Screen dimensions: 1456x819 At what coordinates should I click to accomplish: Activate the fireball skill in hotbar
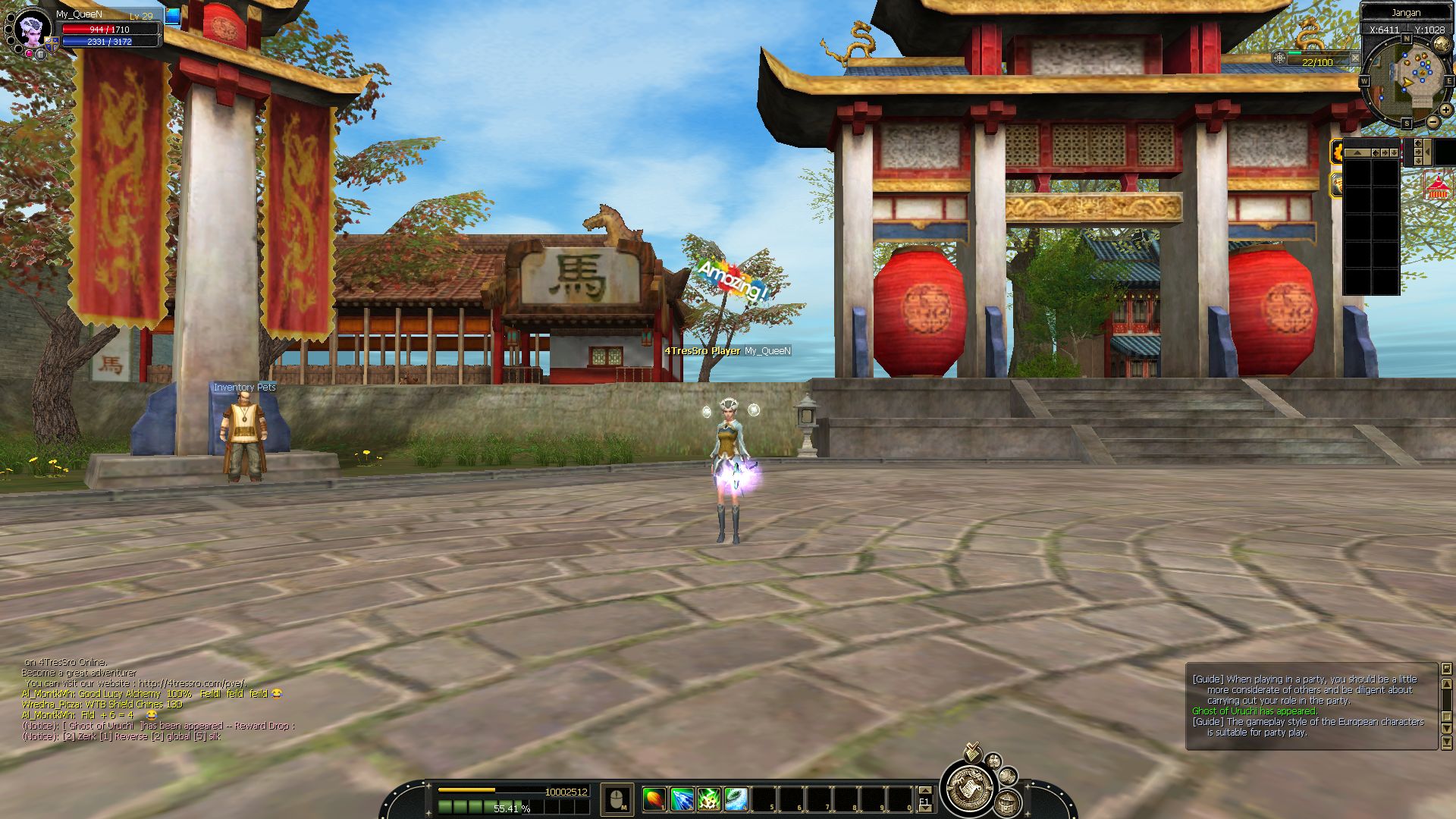click(654, 799)
